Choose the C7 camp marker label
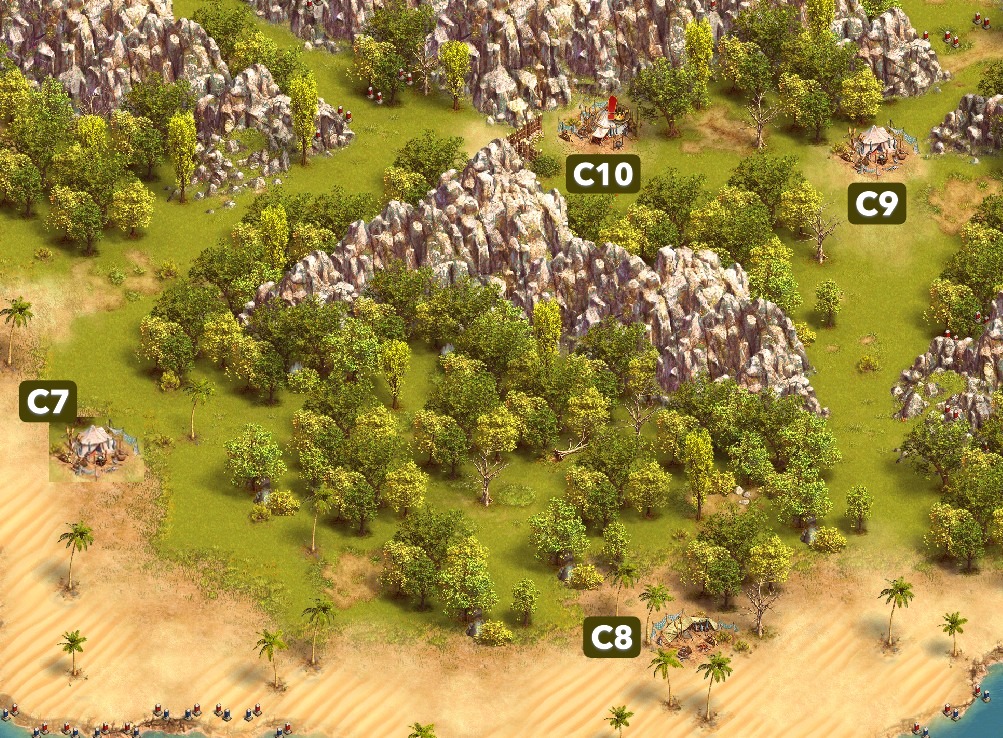This screenshot has width=1003, height=738. tap(48, 401)
